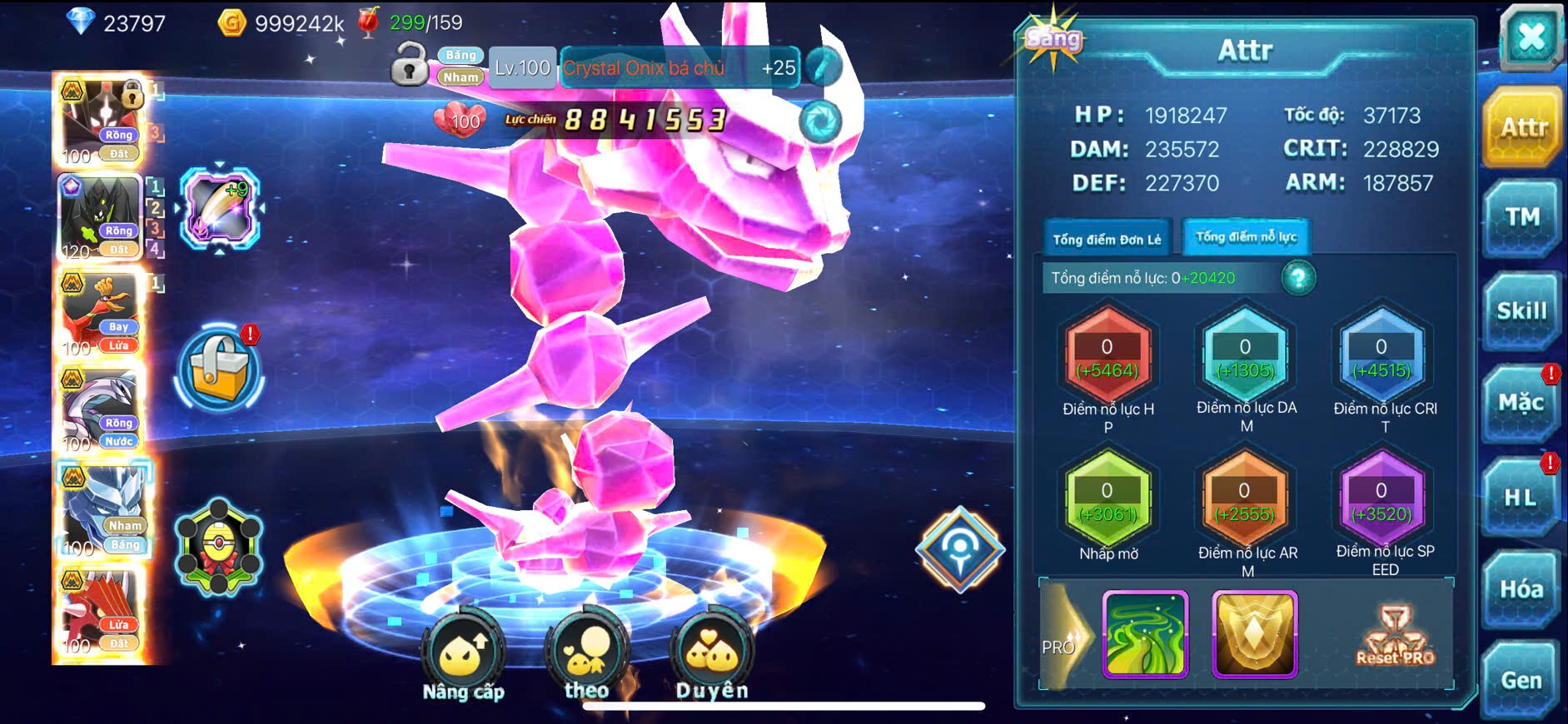Screen dimensions: 1568x724
Task: Select the Tổng điểm nỗ lực tab
Action: 1246,237
